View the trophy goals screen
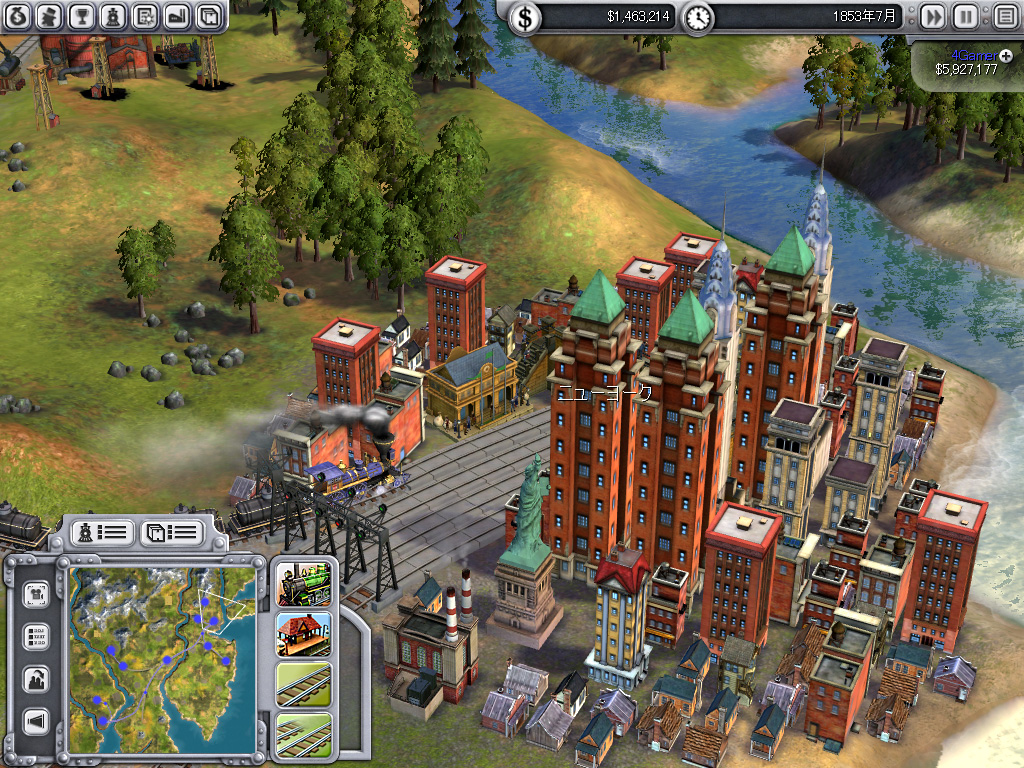1024x768 pixels. (x=82, y=15)
